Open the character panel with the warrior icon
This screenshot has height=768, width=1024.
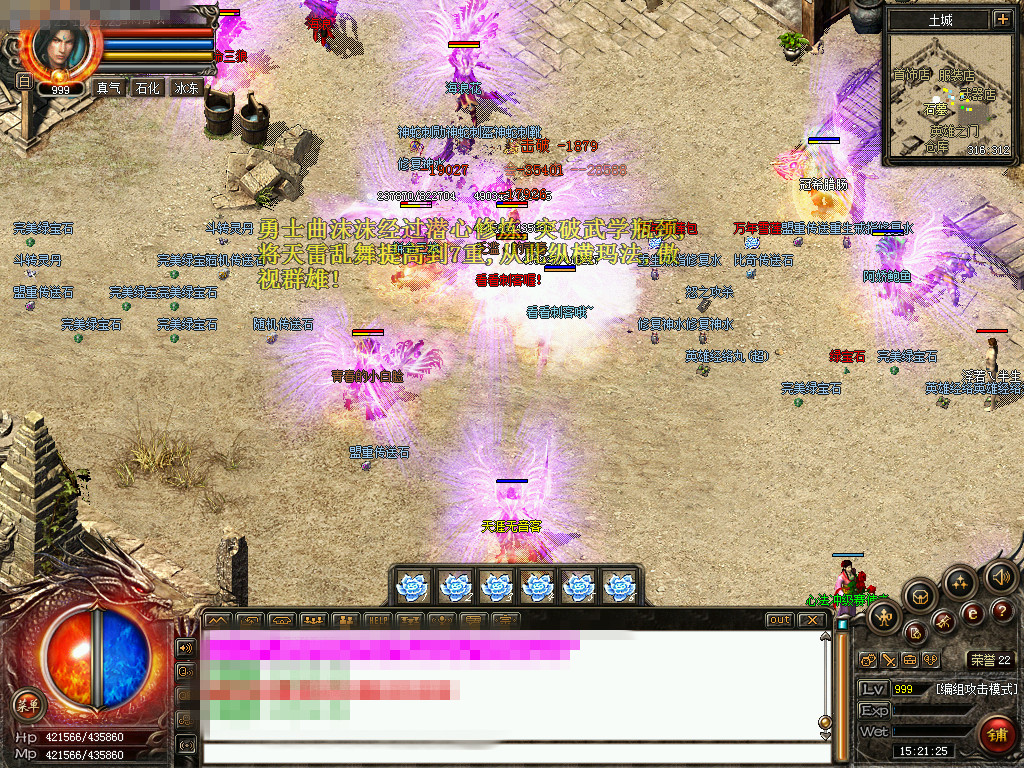coord(884,615)
